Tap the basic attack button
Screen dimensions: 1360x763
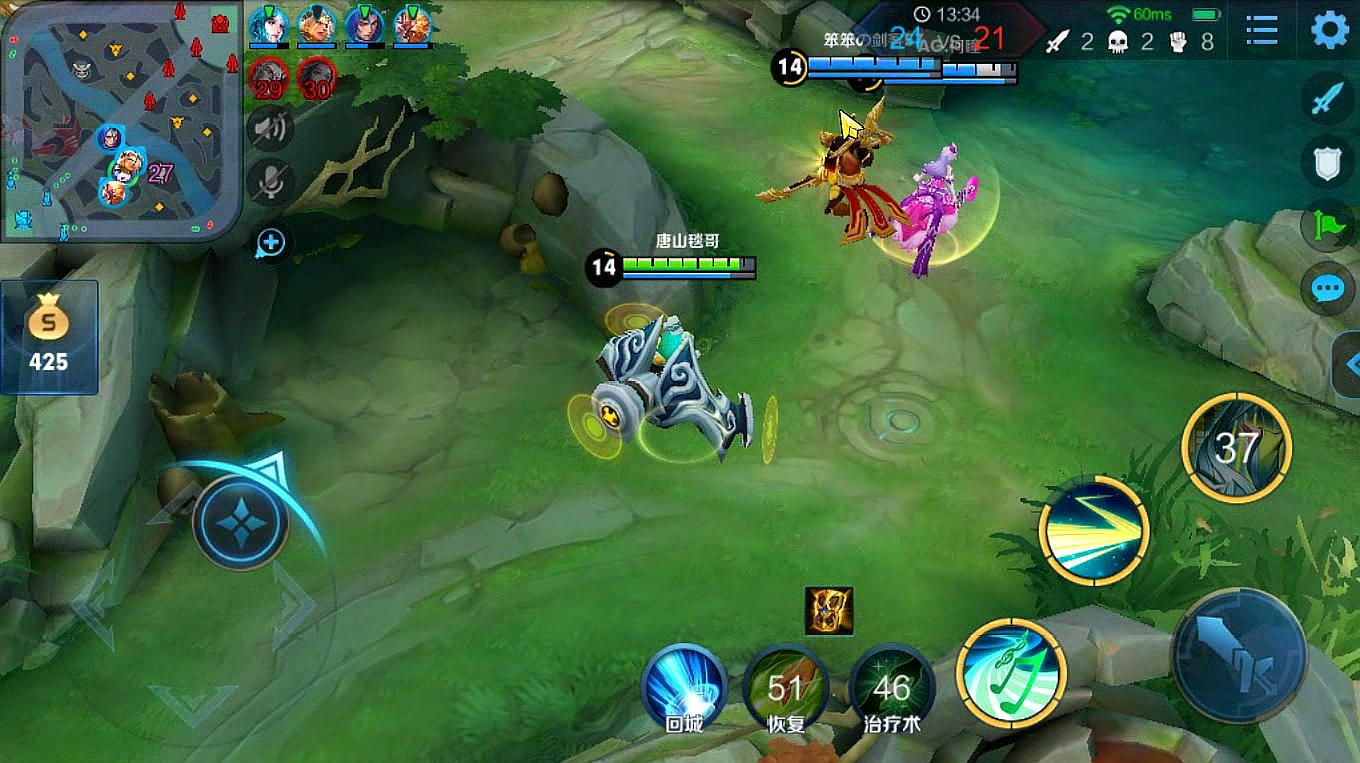[1239, 655]
